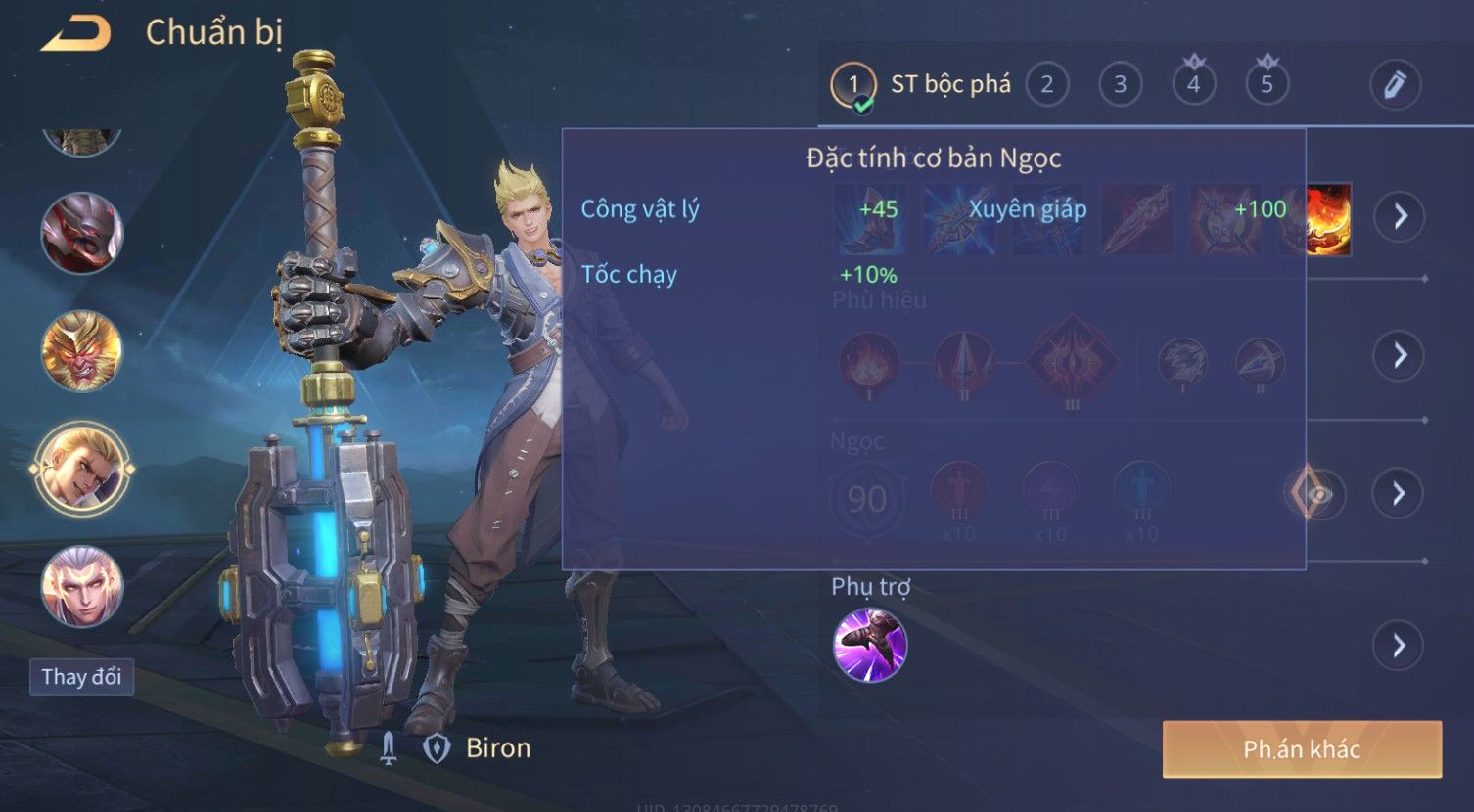Switch to loadout preset 3
This screenshot has height=812, width=1474.
(x=1120, y=85)
